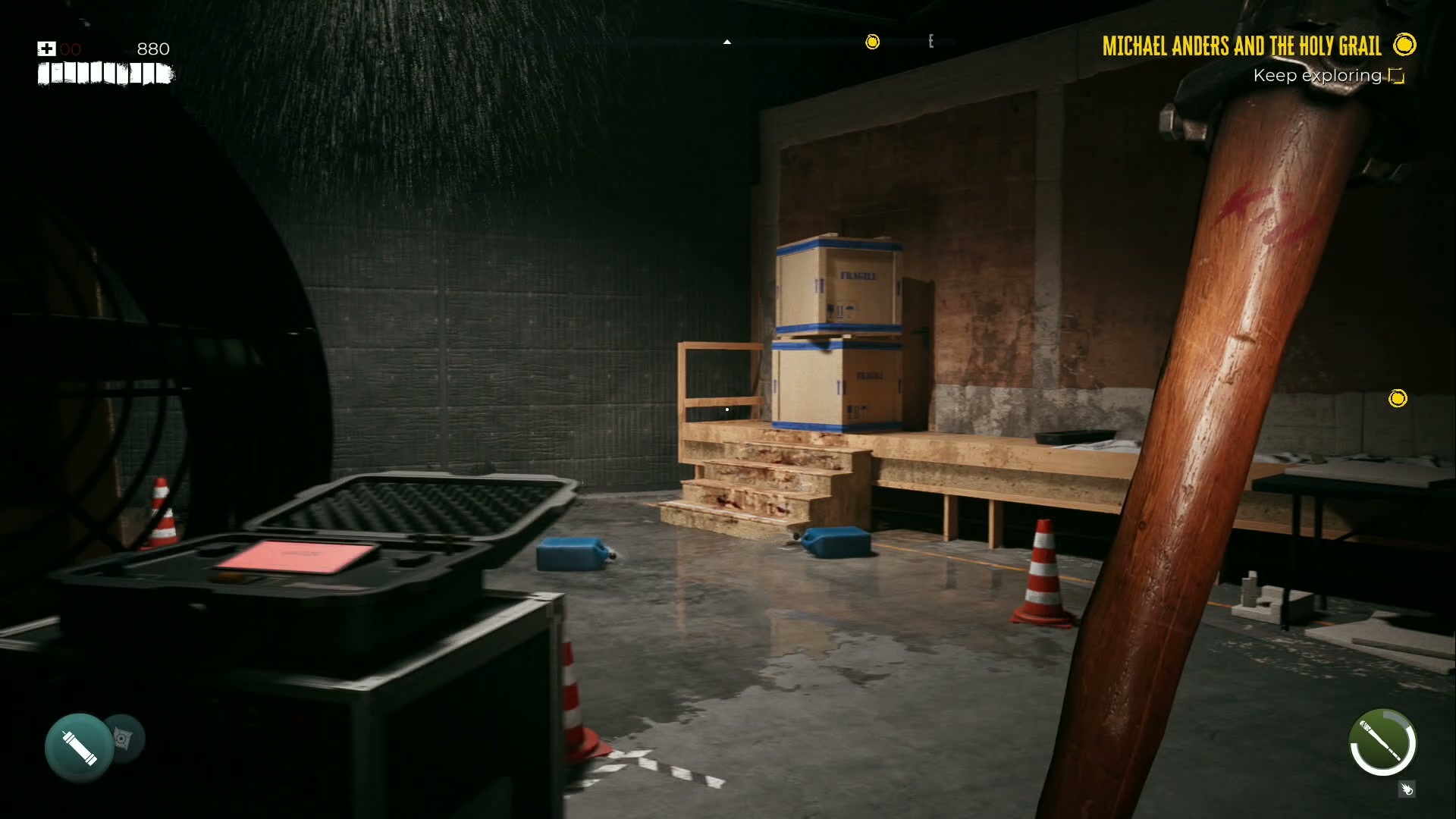
Task: Click the yellow quest icon beside the title
Action: pos(1404,45)
